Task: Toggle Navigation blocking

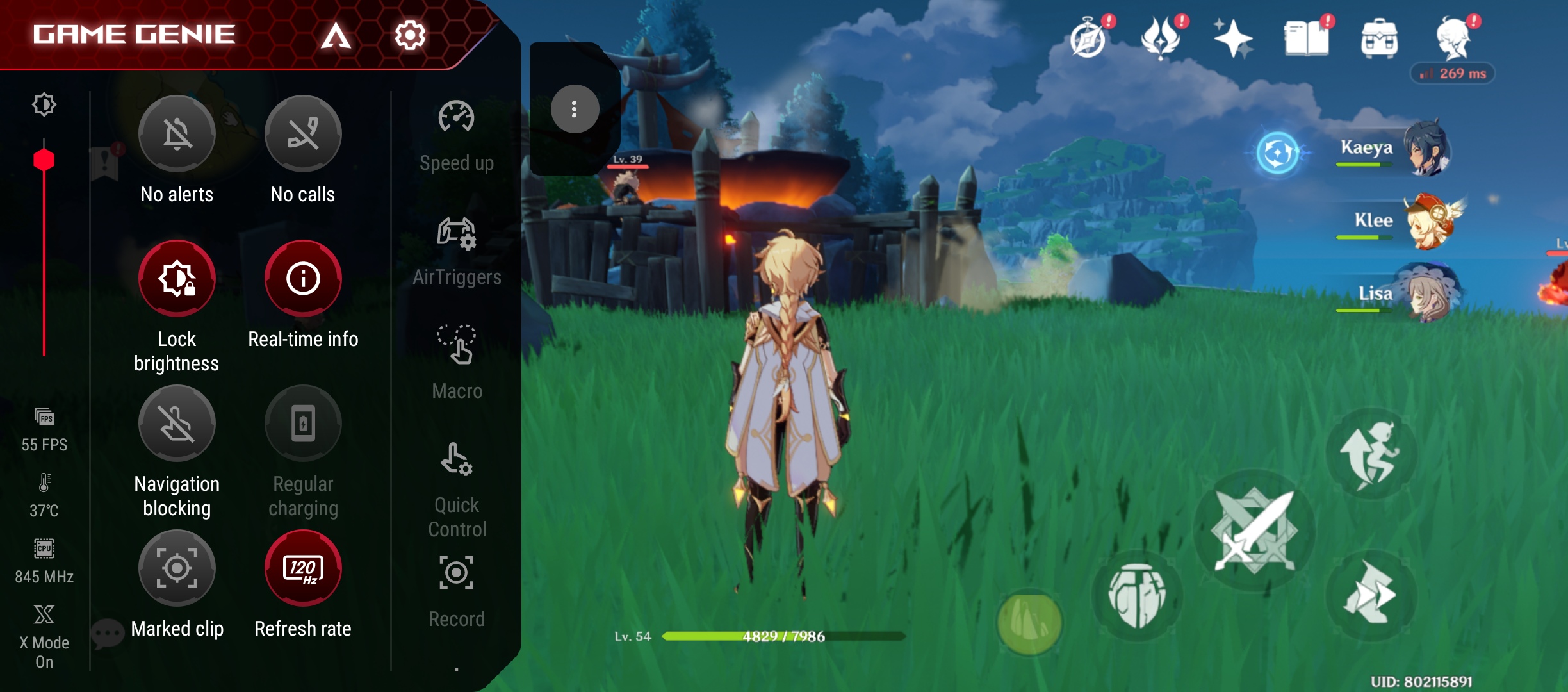Action: 177,424
